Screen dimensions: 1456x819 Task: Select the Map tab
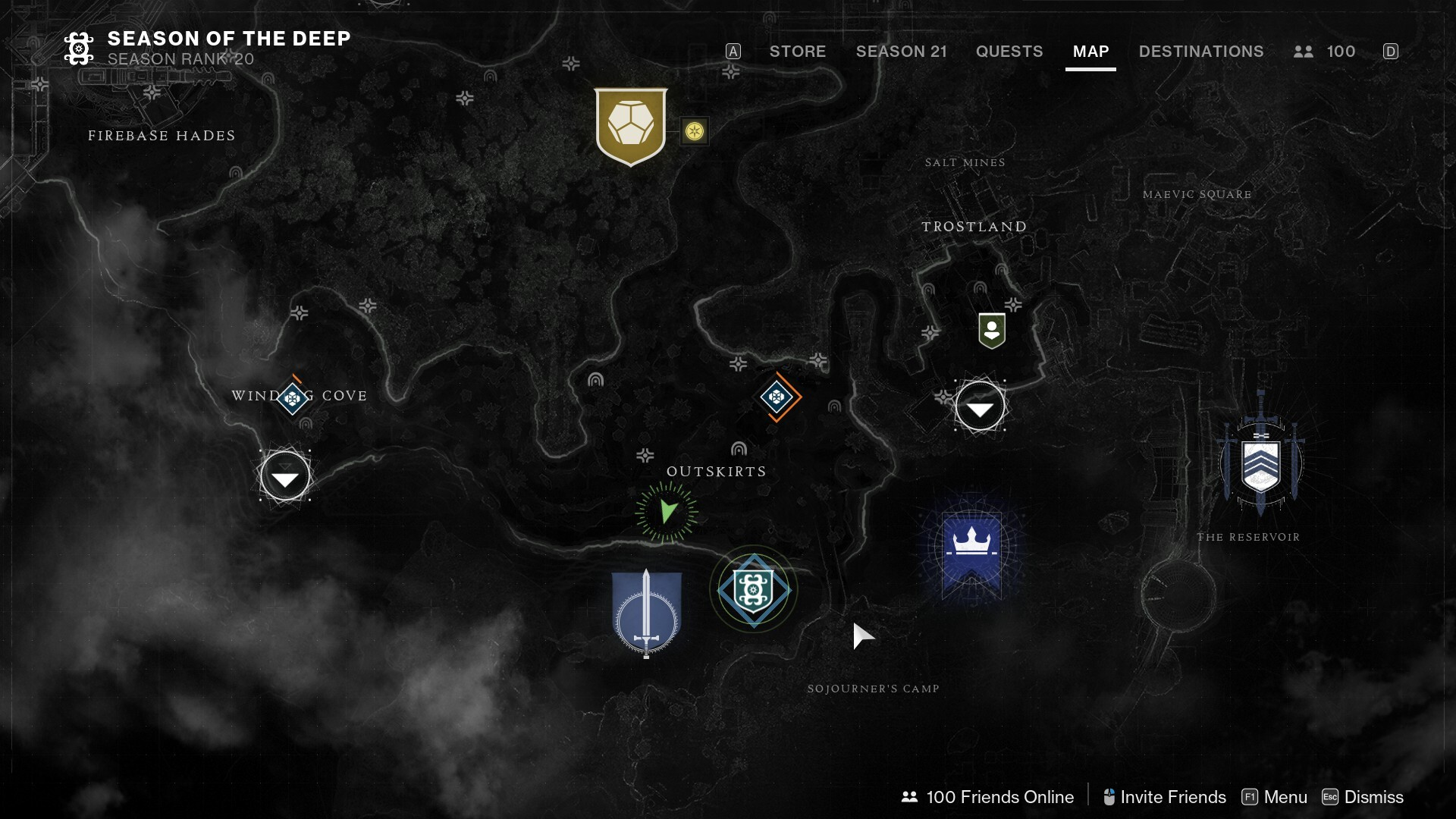pos(1090,52)
